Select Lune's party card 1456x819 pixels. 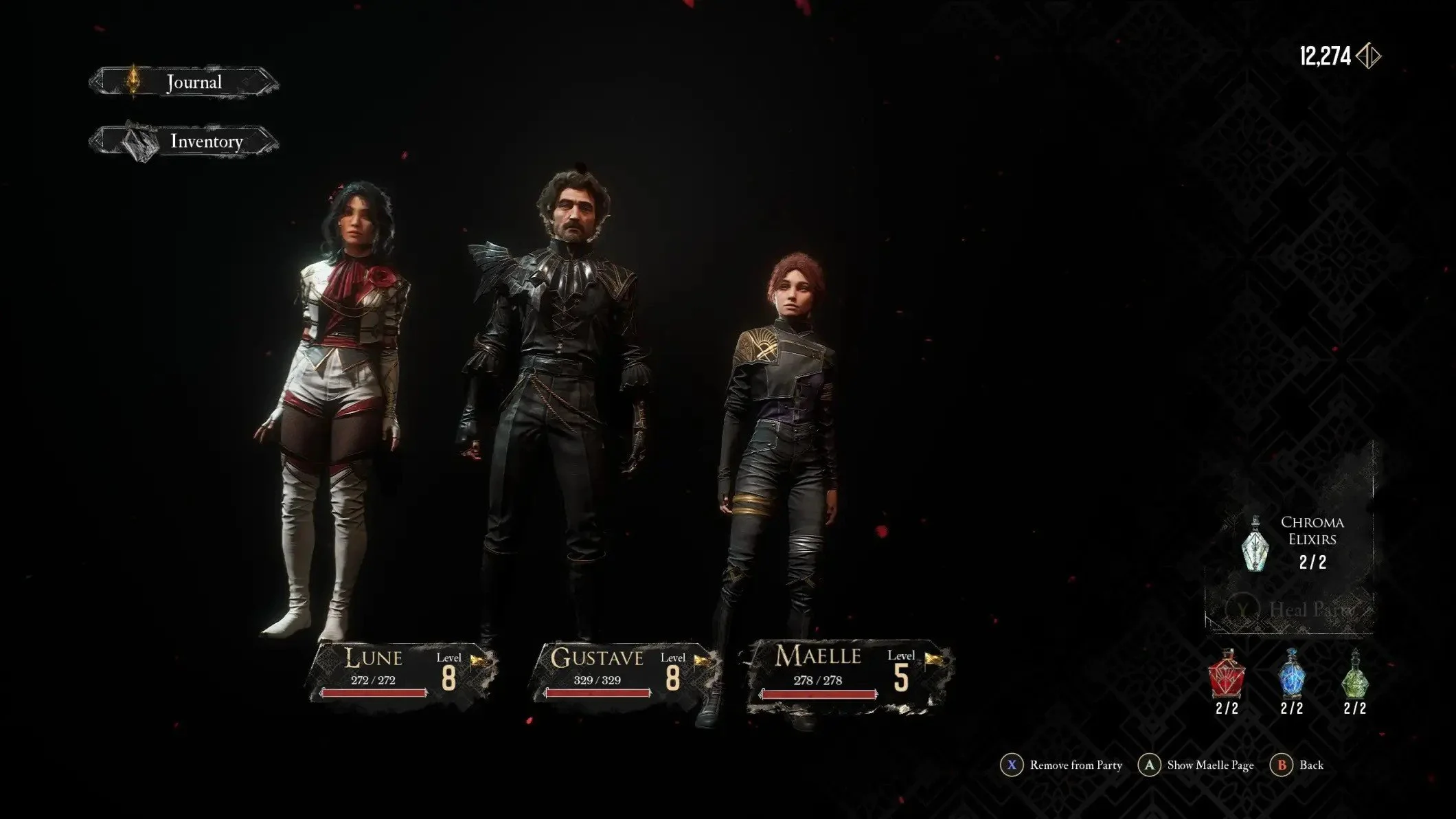click(404, 673)
